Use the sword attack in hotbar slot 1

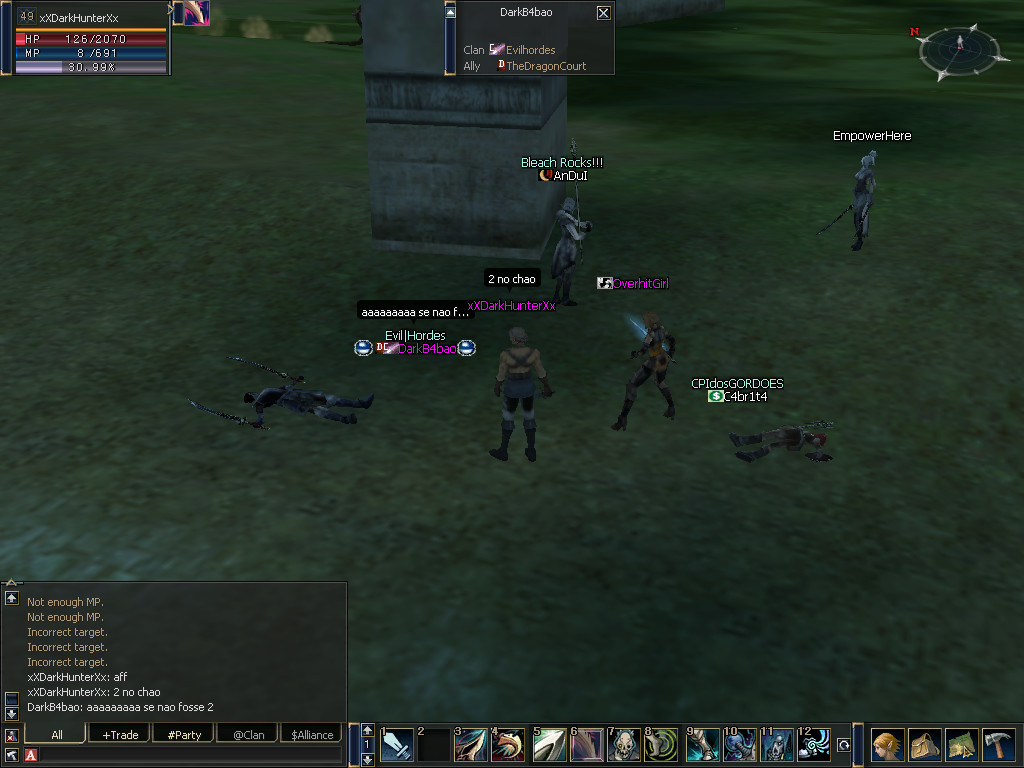click(397, 745)
